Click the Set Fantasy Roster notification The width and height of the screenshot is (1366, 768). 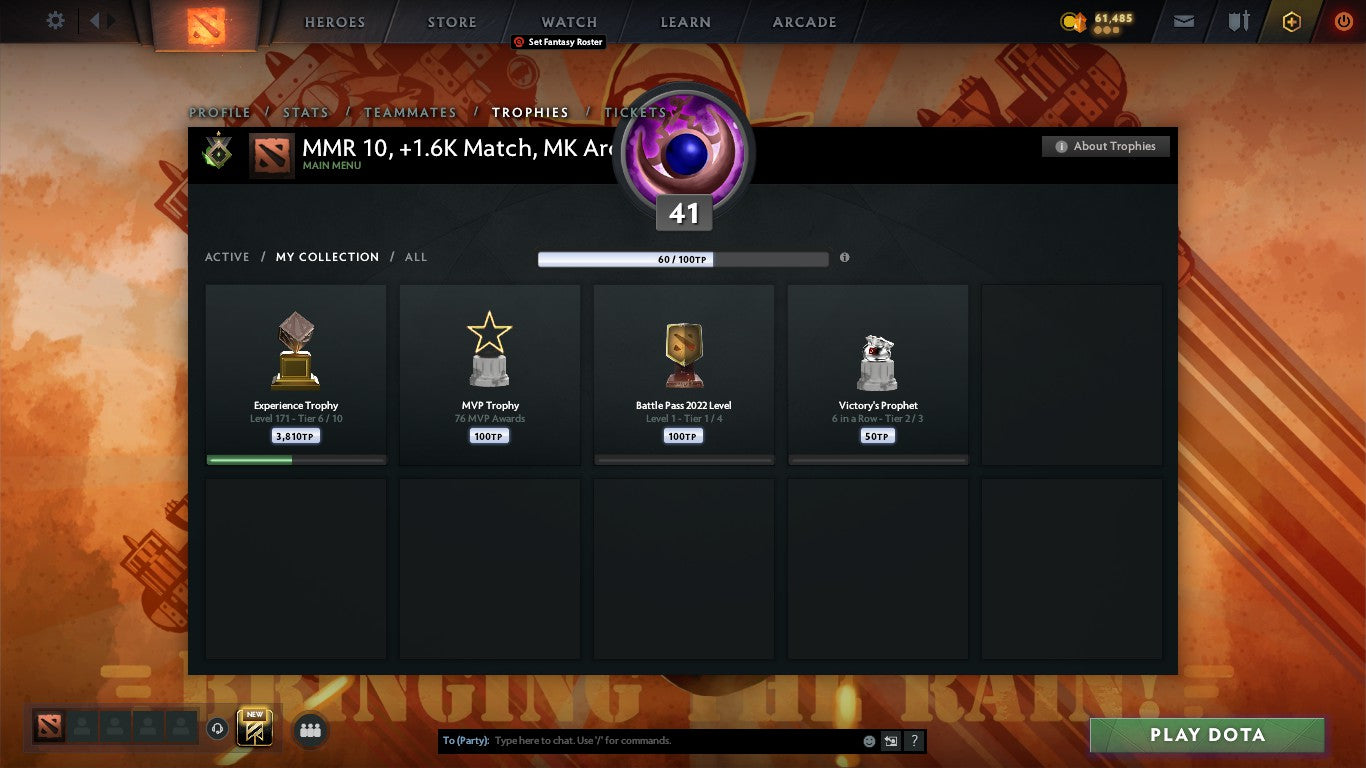(558, 42)
